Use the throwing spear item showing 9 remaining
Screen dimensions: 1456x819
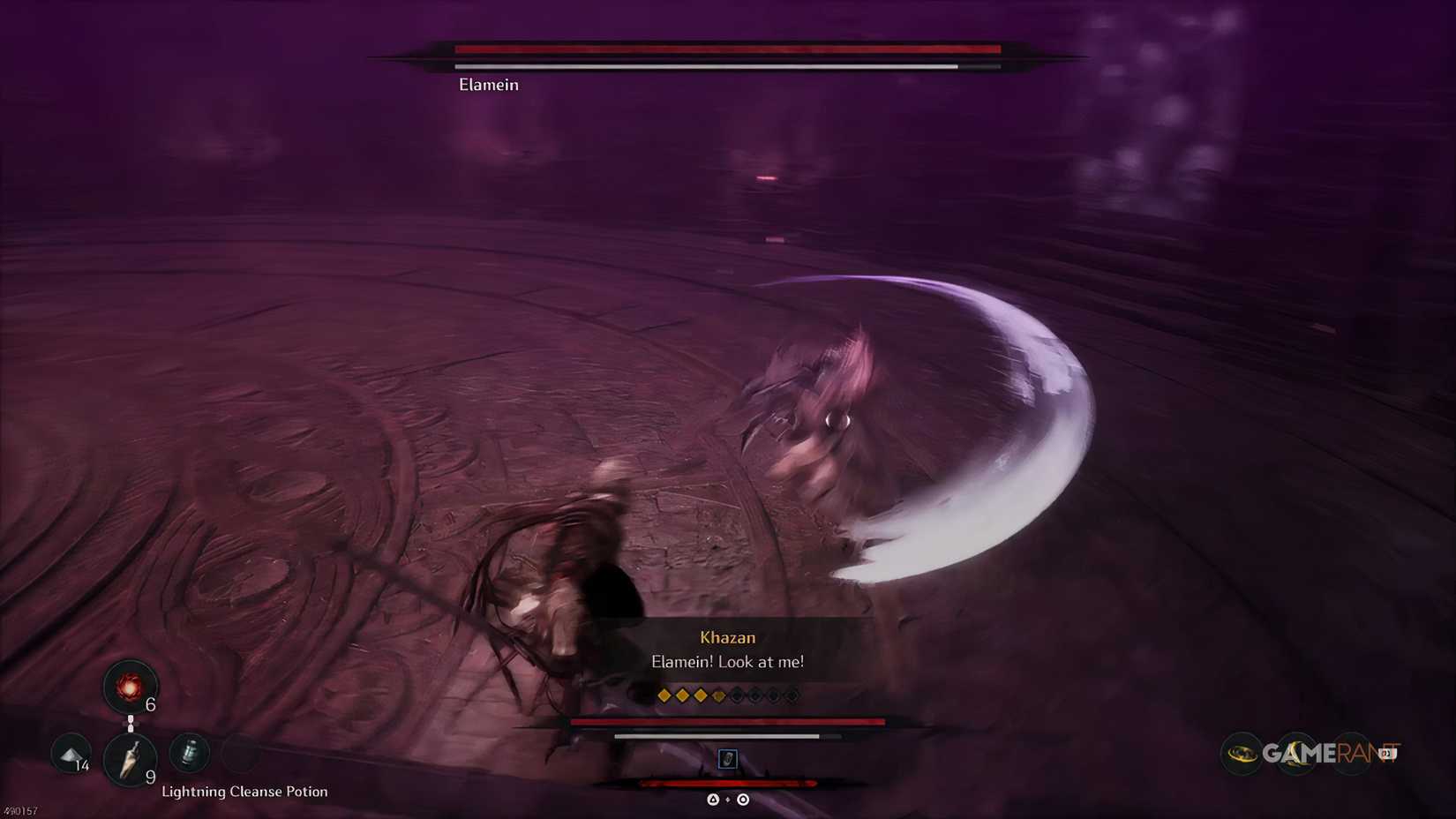(x=131, y=759)
